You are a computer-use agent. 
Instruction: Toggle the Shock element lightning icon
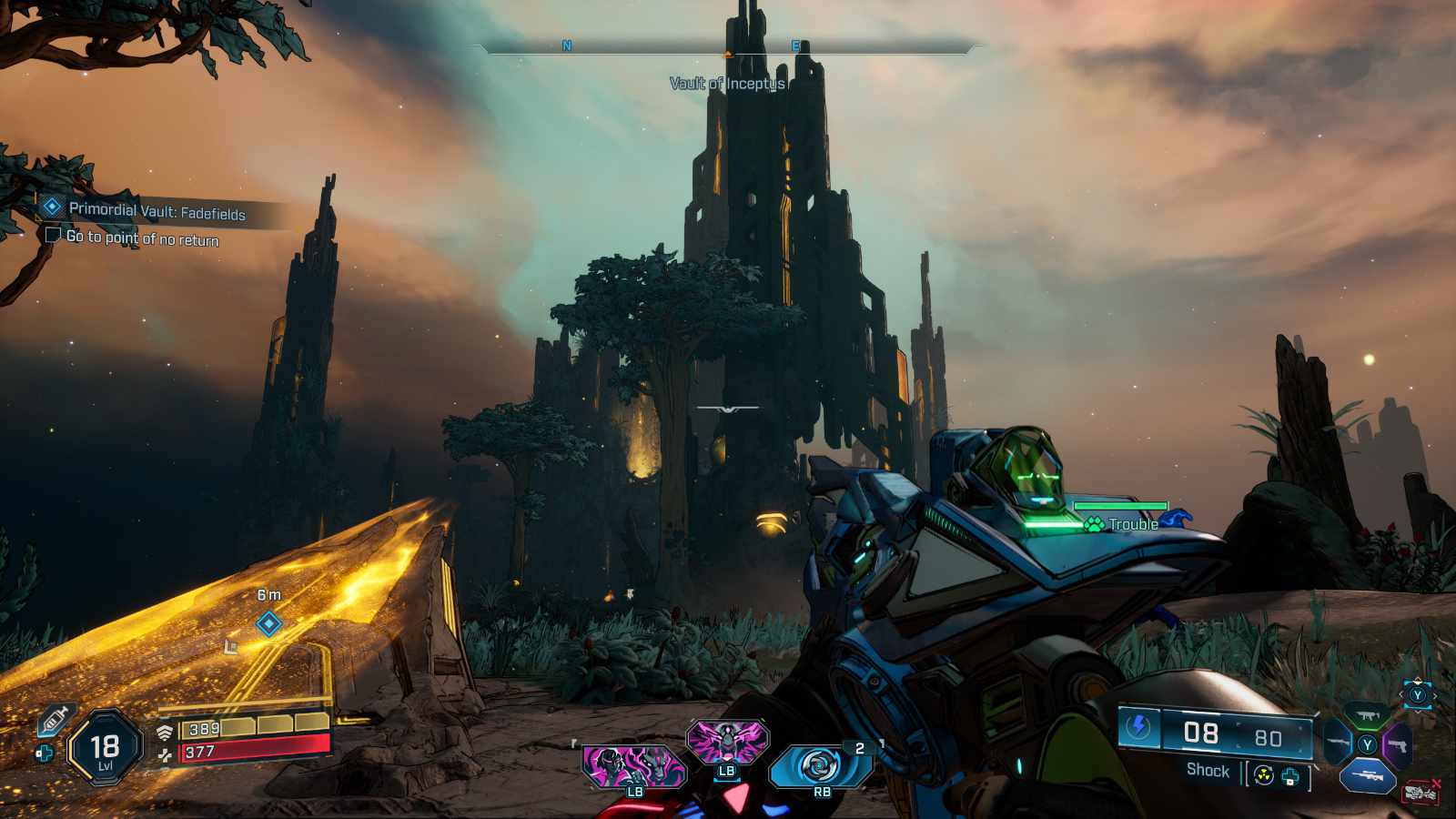click(1138, 727)
